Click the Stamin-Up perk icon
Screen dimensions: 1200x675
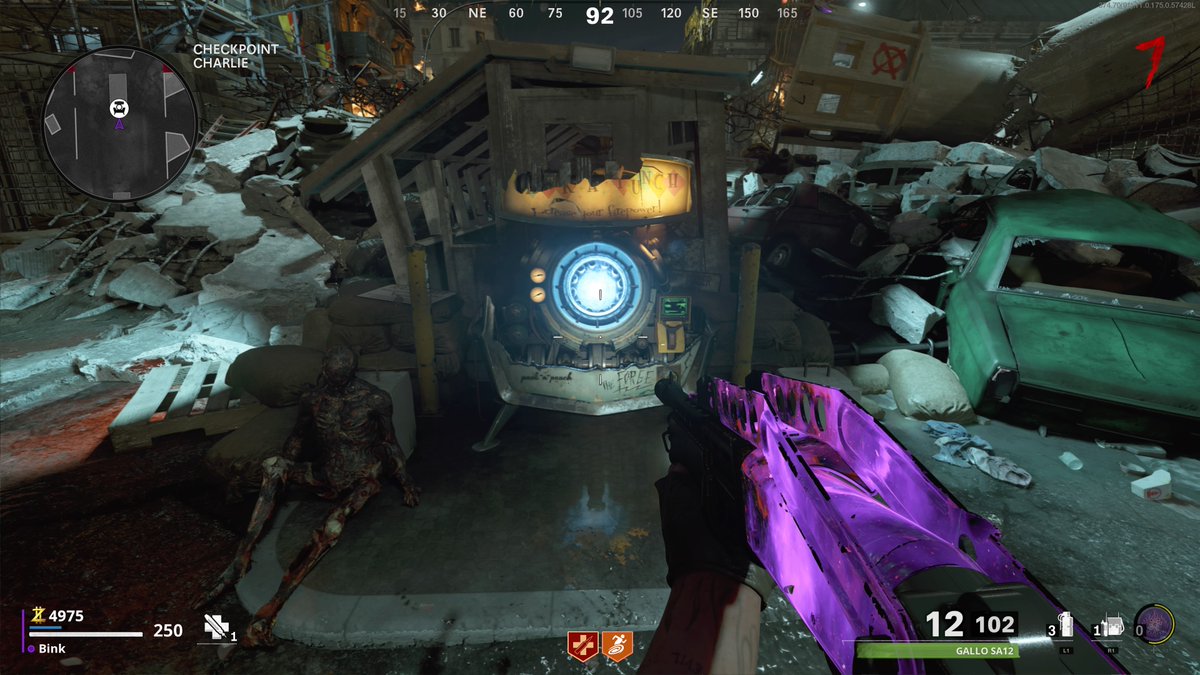click(619, 645)
